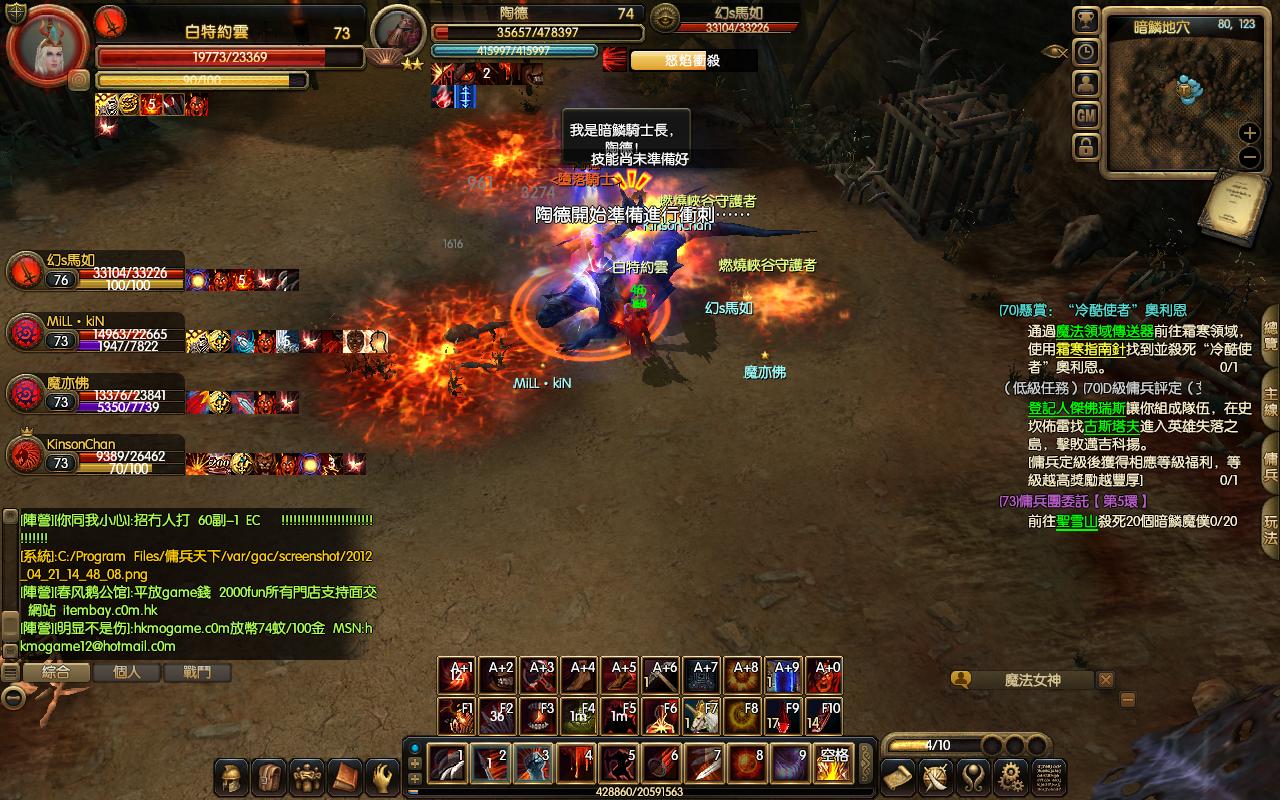Viewport: 1280px width, 800px height.
Task: Open the helmet character menu icon
Action: point(231,777)
